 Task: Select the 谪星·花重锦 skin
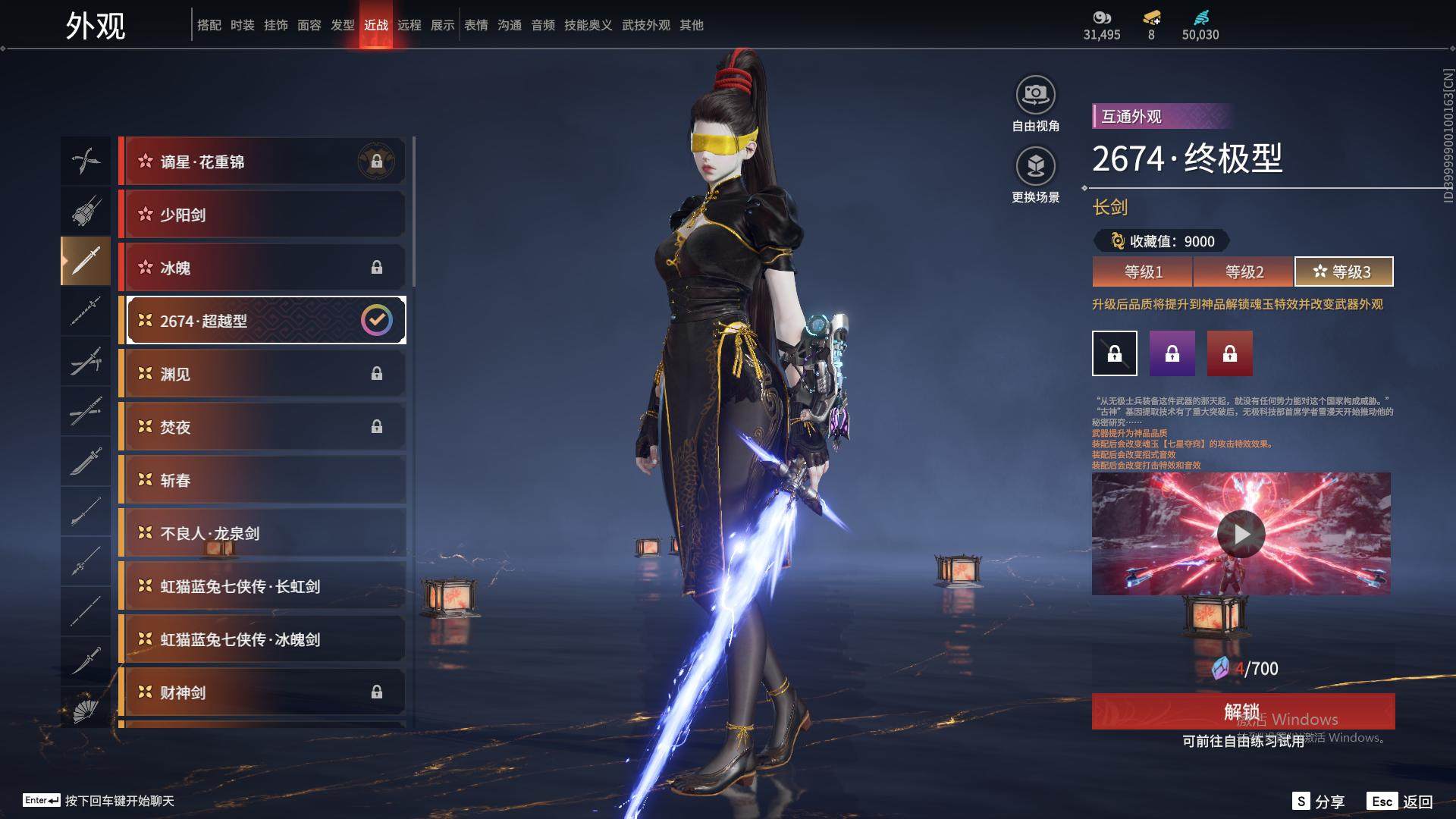point(262,162)
